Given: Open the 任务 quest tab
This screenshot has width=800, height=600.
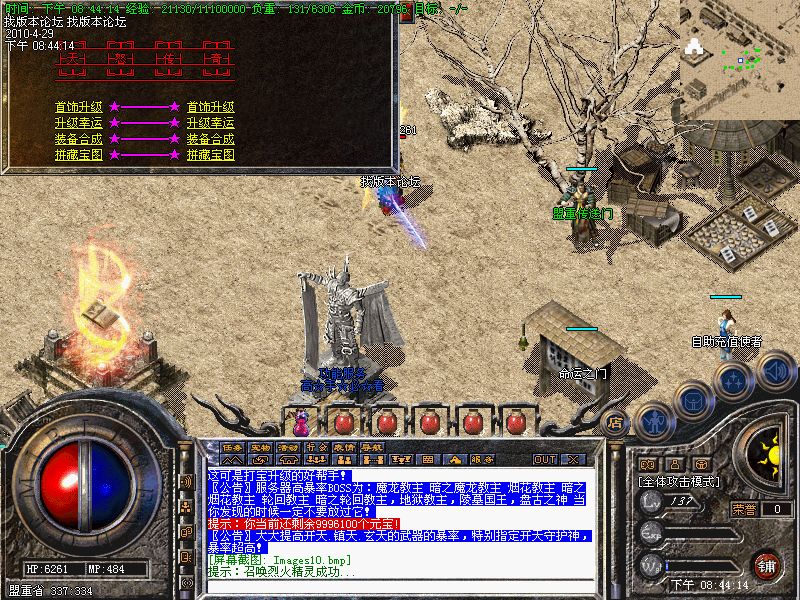Looking at the screenshot, I should [233, 446].
